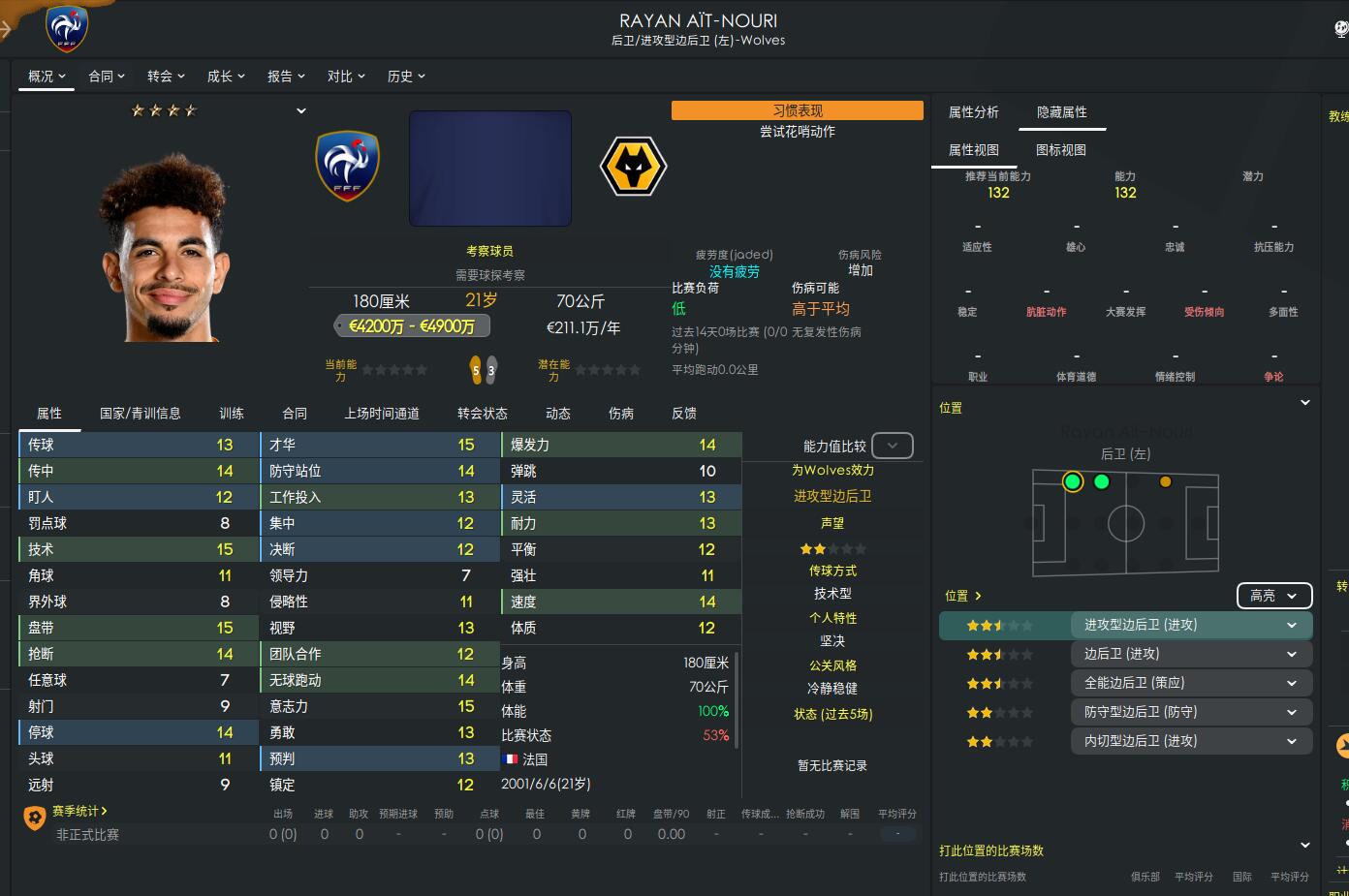This screenshot has width=1349, height=896.
Task: Open the 能力值比较 dropdown
Action: (x=892, y=446)
